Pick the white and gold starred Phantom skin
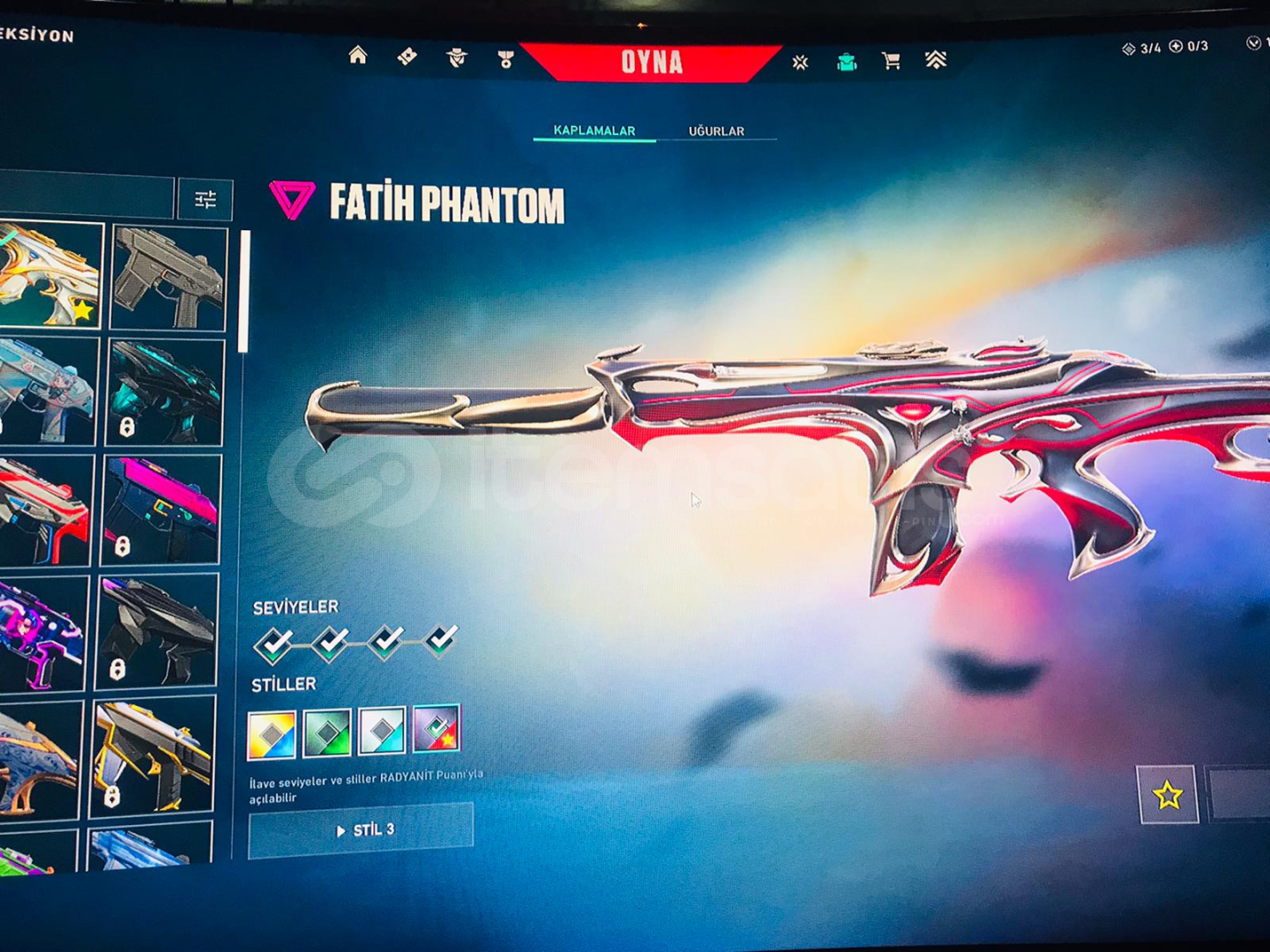Image resolution: width=1270 pixels, height=952 pixels. (50, 275)
